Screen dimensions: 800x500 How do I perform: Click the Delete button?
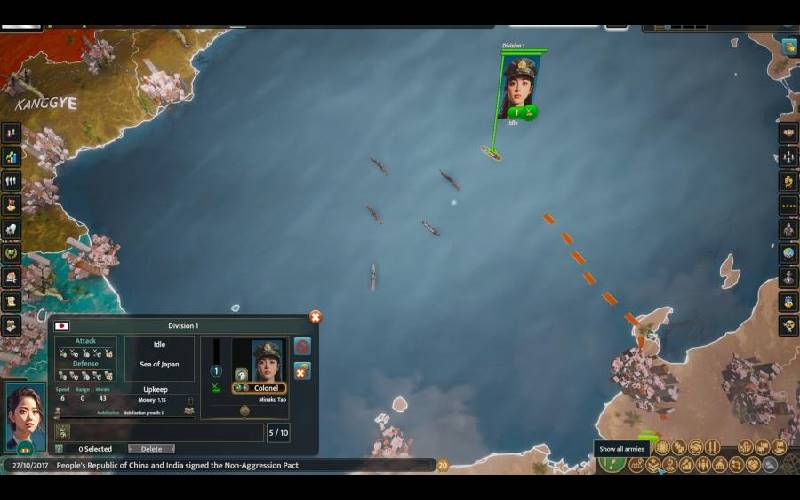[x=151, y=449]
